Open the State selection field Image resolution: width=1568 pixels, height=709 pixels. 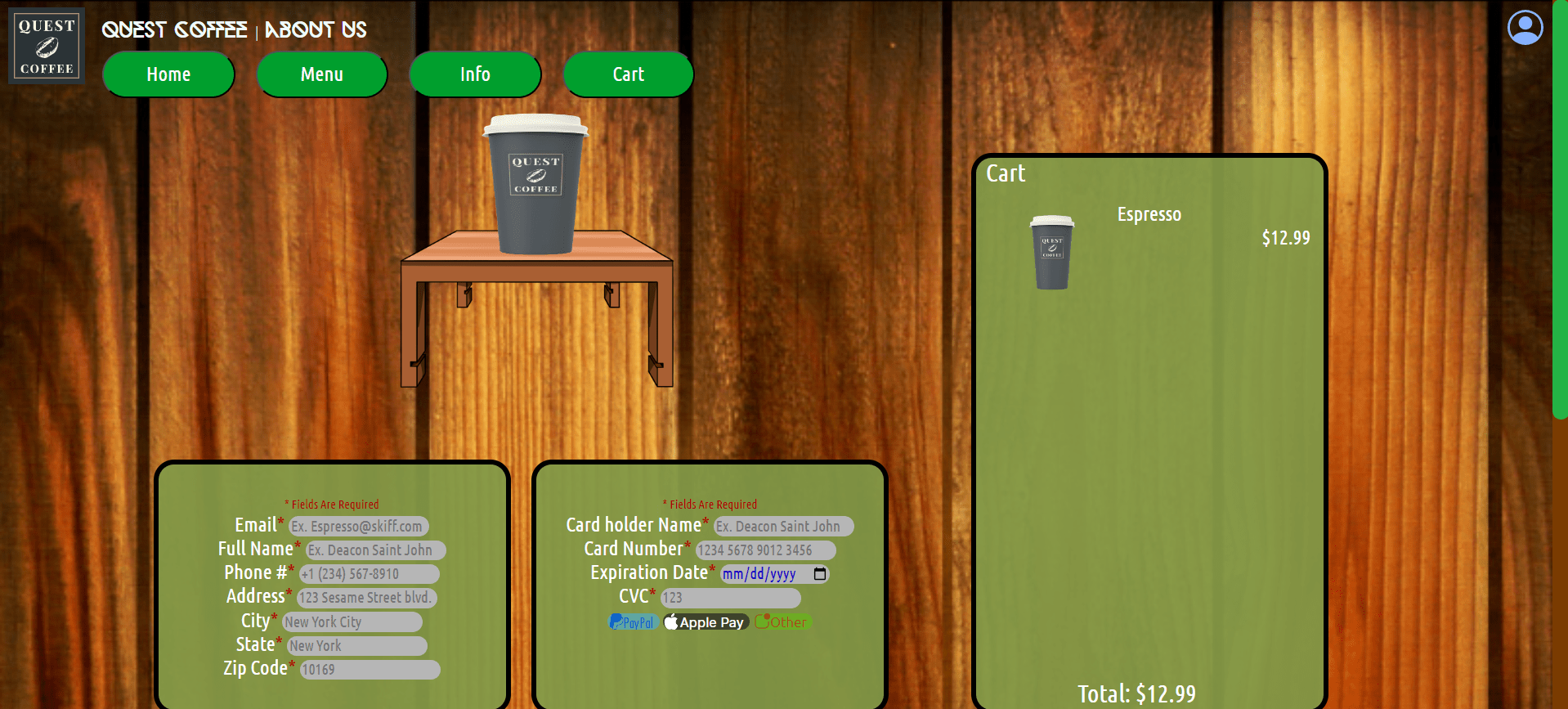coord(356,645)
